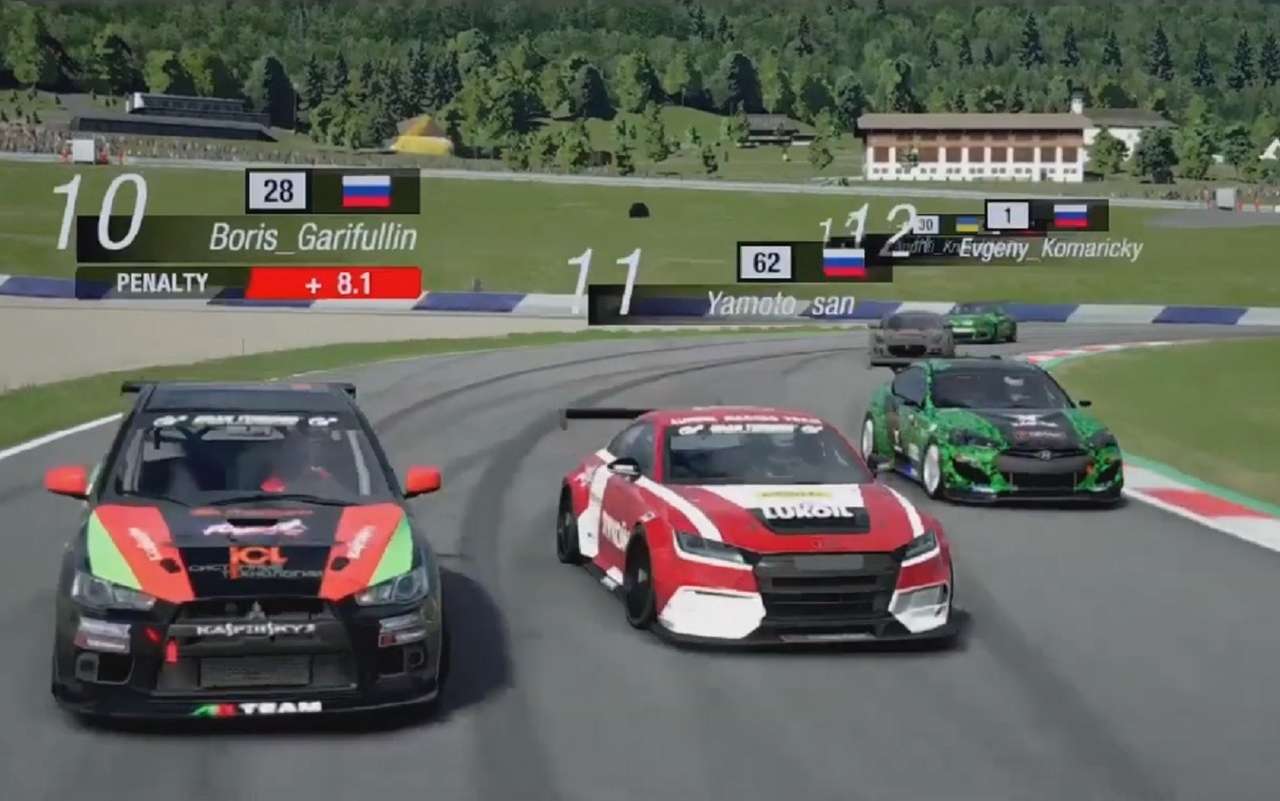Select the Yamoto_san driver name tag

tap(779, 304)
